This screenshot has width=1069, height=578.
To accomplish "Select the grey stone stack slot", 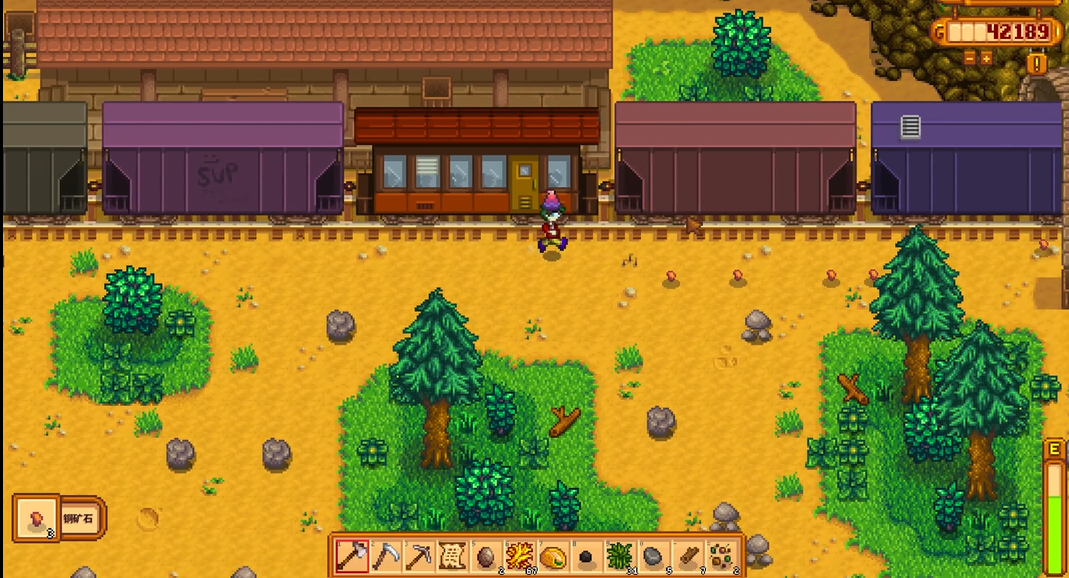I will coord(653,555).
